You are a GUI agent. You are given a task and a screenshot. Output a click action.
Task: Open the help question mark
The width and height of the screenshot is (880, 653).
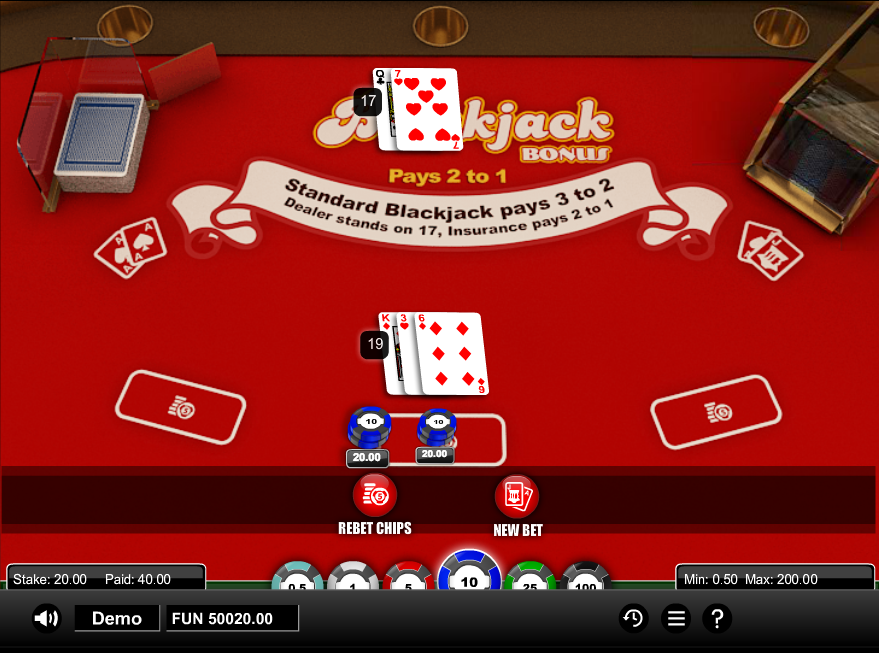[x=716, y=619]
